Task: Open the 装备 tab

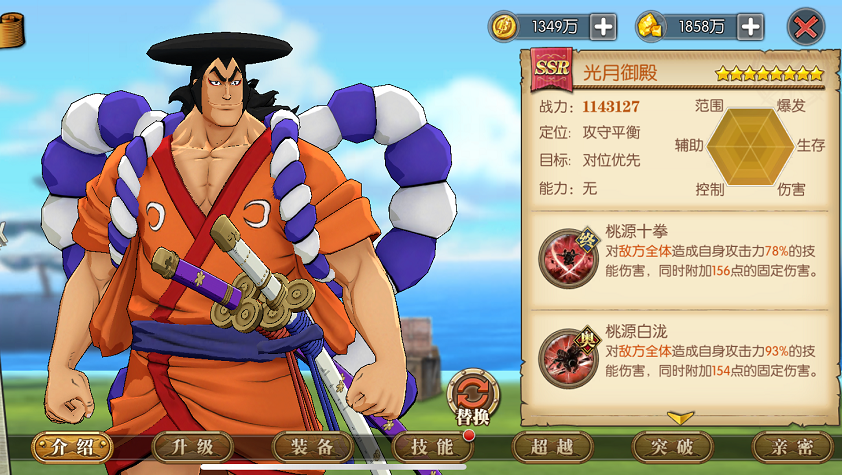Action: coord(312,447)
